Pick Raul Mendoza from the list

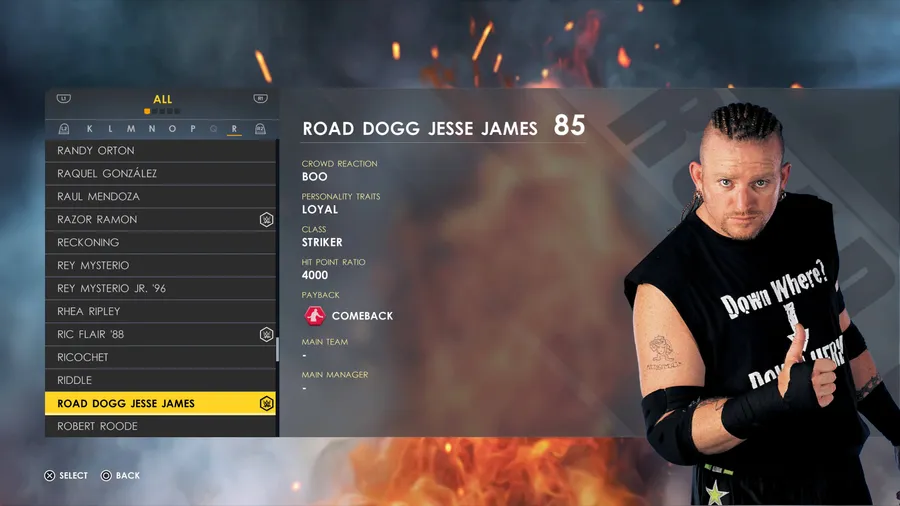[x=160, y=196]
